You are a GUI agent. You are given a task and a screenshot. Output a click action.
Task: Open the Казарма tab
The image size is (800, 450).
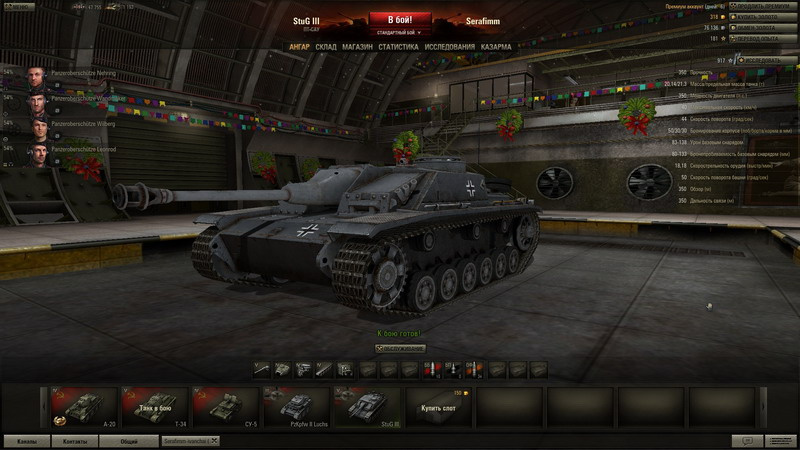496,47
